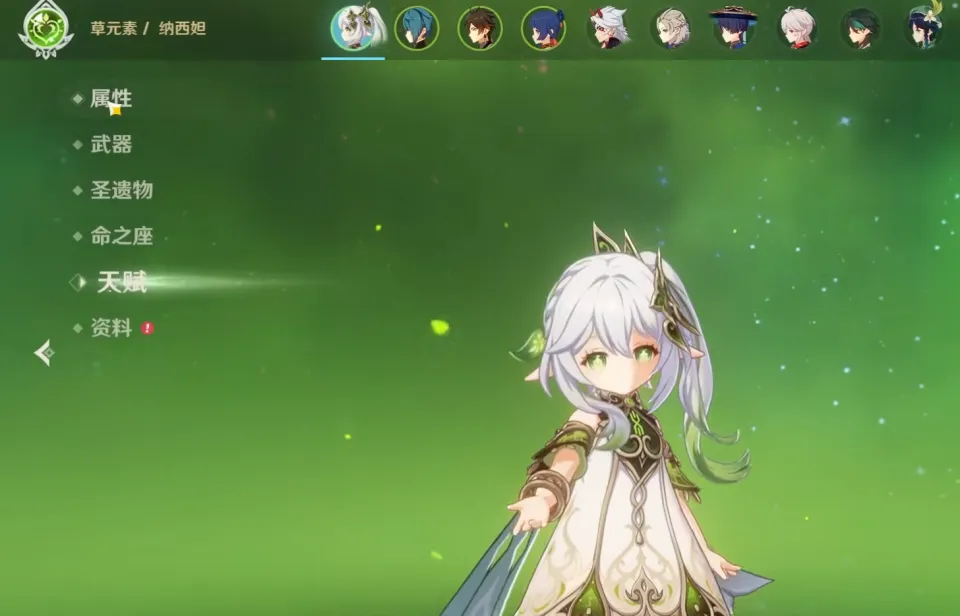Click the back arrow below the menu
The width and height of the screenshot is (960, 616).
pyautogui.click(x=44, y=352)
